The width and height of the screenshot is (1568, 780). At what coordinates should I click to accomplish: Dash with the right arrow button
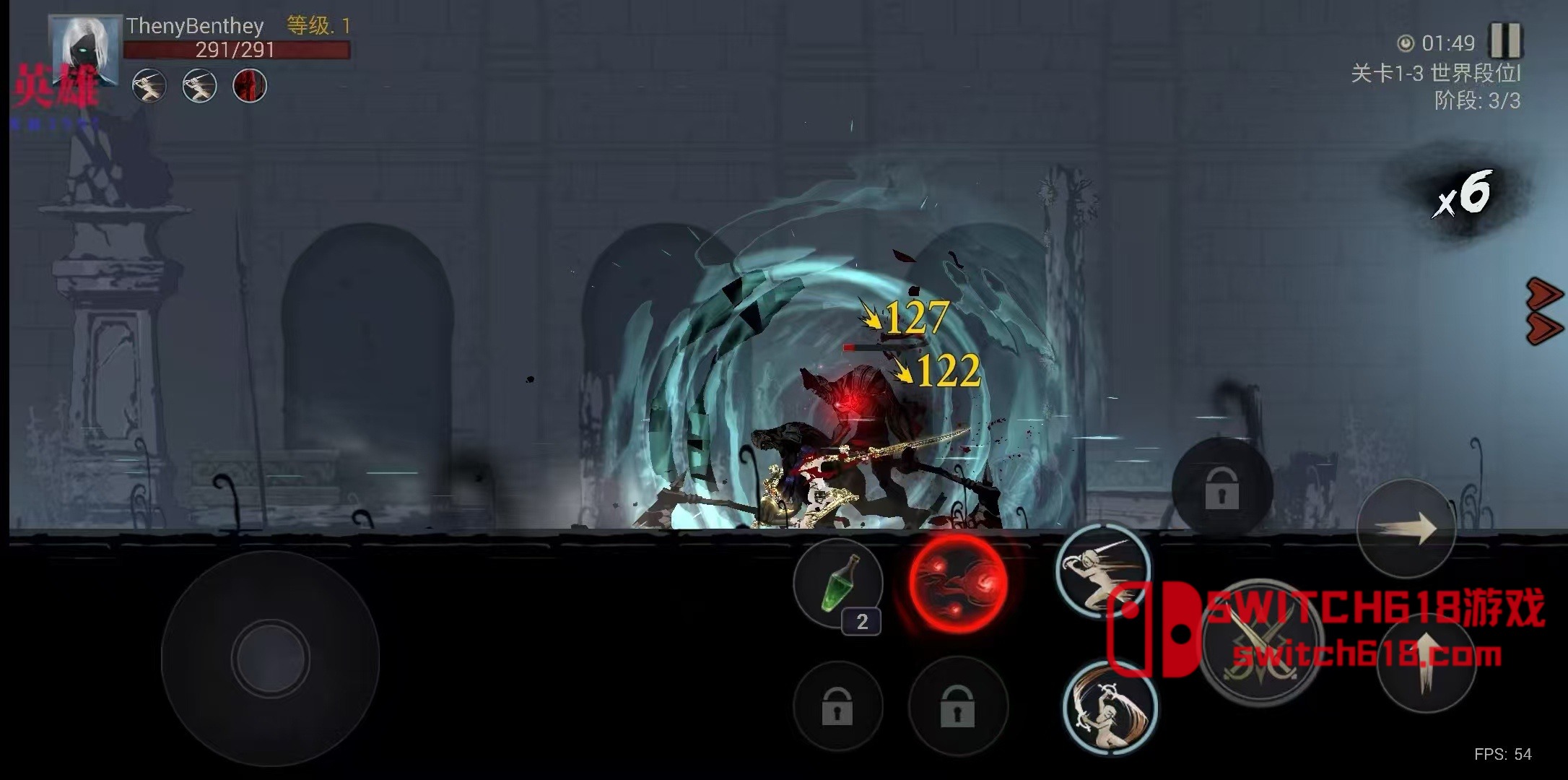click(1406, 529)
